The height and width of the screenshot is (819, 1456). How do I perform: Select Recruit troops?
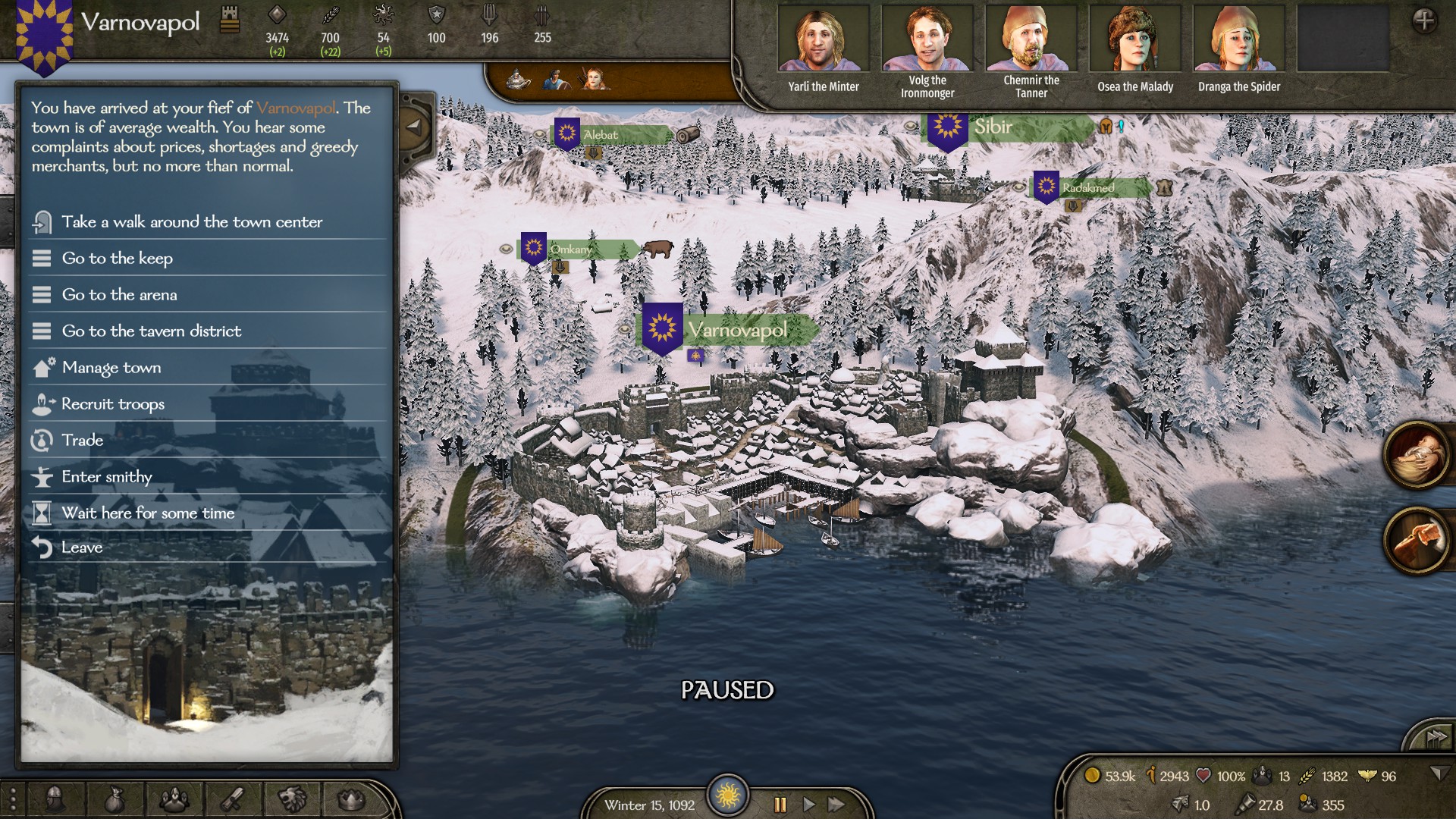(x=112, y=404)
